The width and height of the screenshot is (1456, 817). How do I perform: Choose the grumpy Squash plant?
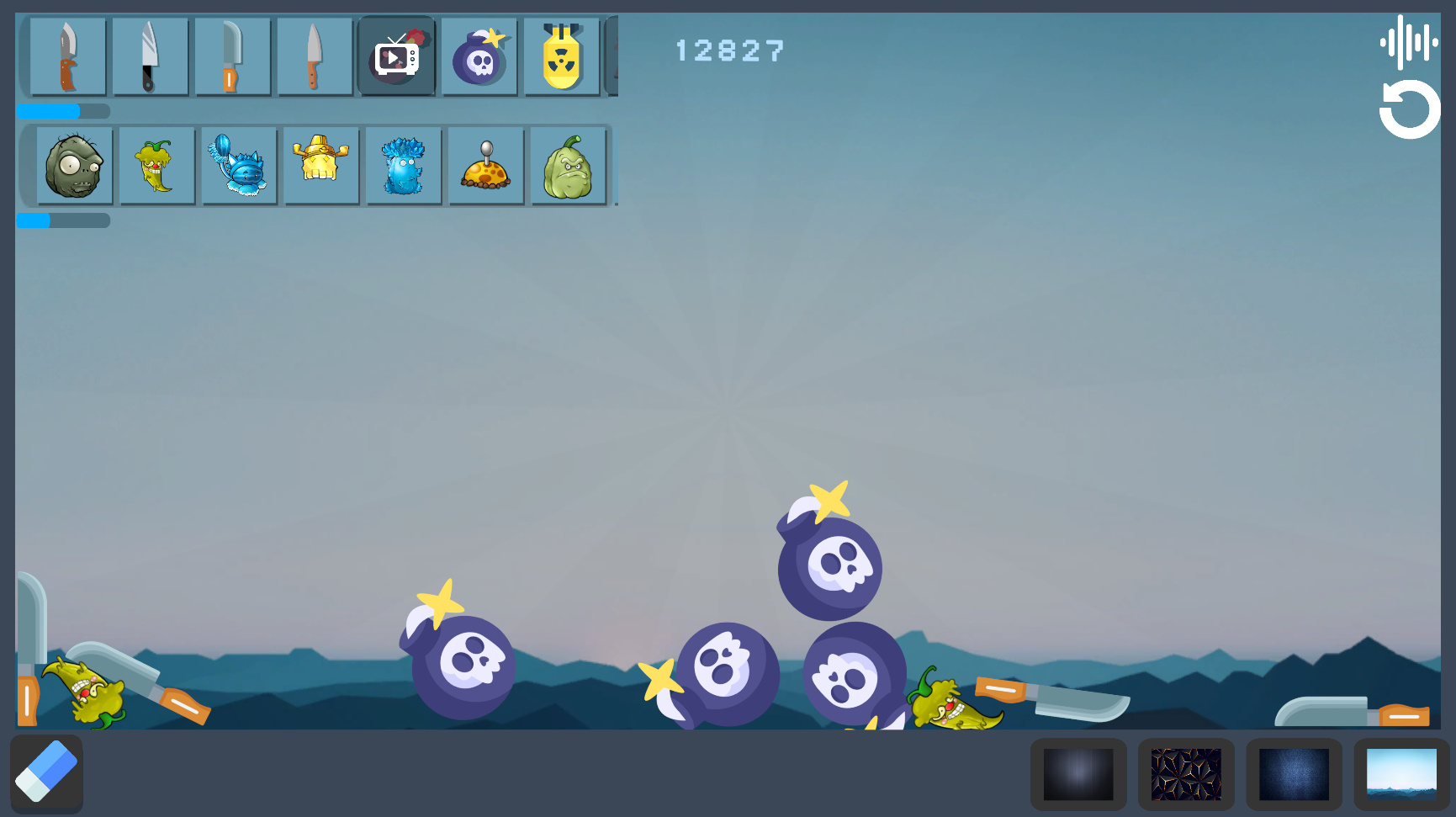tap(568, 165)
